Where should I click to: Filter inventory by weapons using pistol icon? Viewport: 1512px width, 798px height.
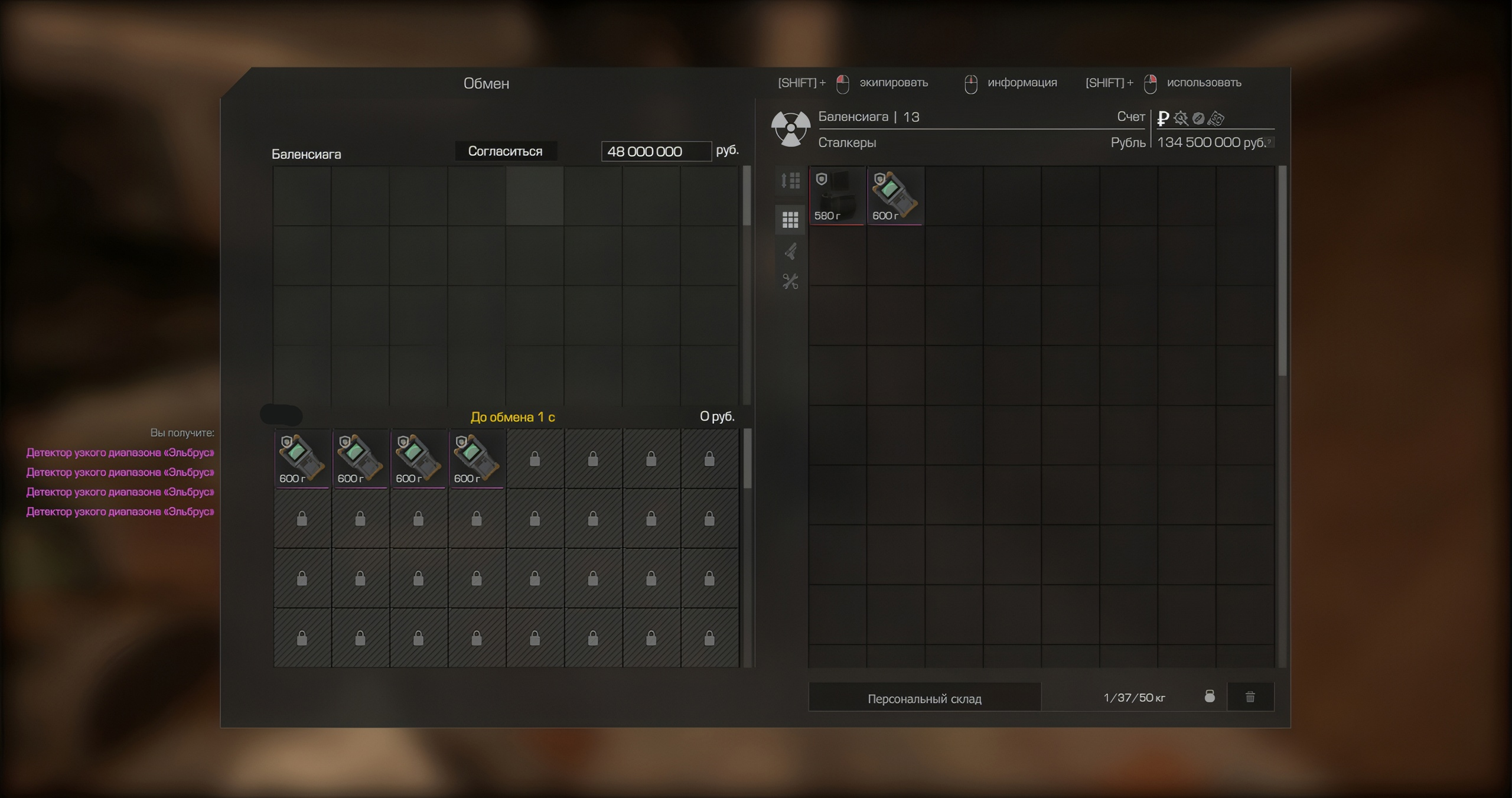tap(790, 252)
